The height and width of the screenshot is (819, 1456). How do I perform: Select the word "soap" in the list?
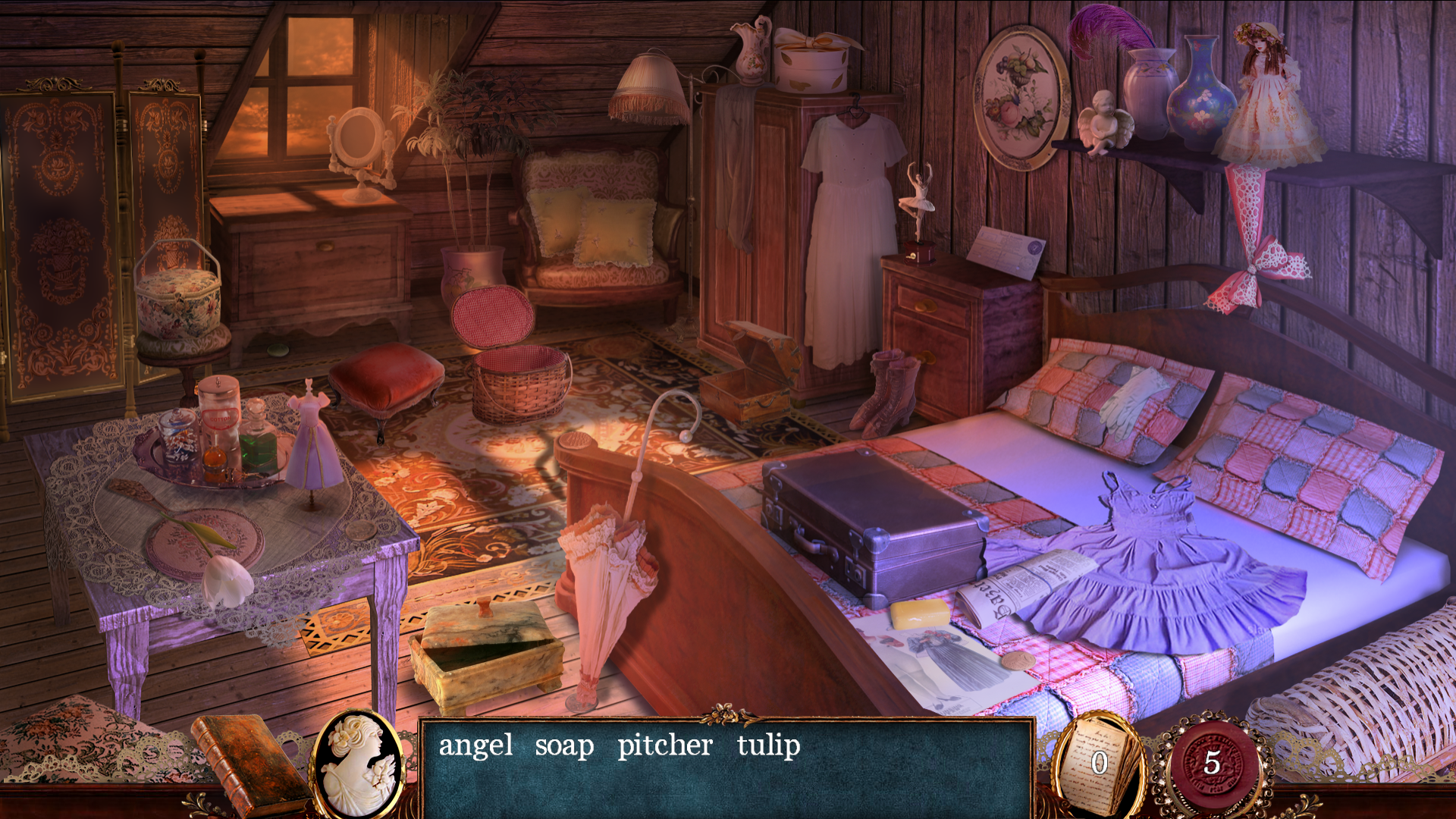[x=564, y=745]
